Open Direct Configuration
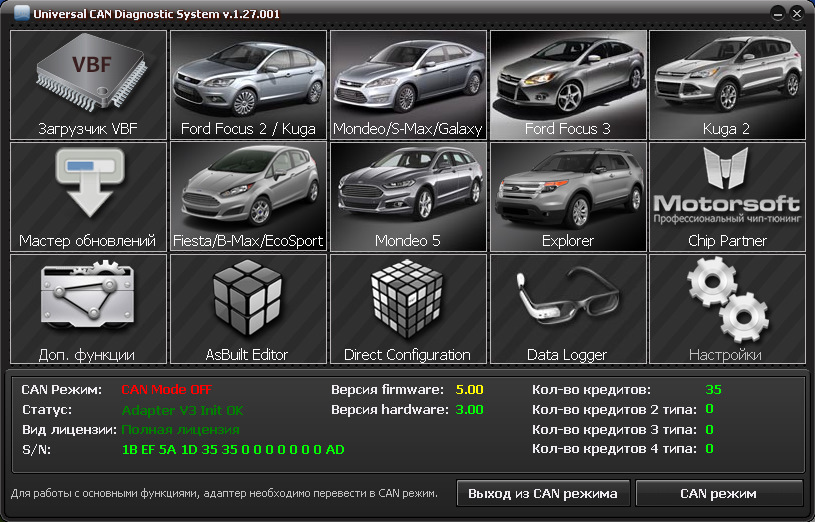815x522 pixels. [408, 309]
